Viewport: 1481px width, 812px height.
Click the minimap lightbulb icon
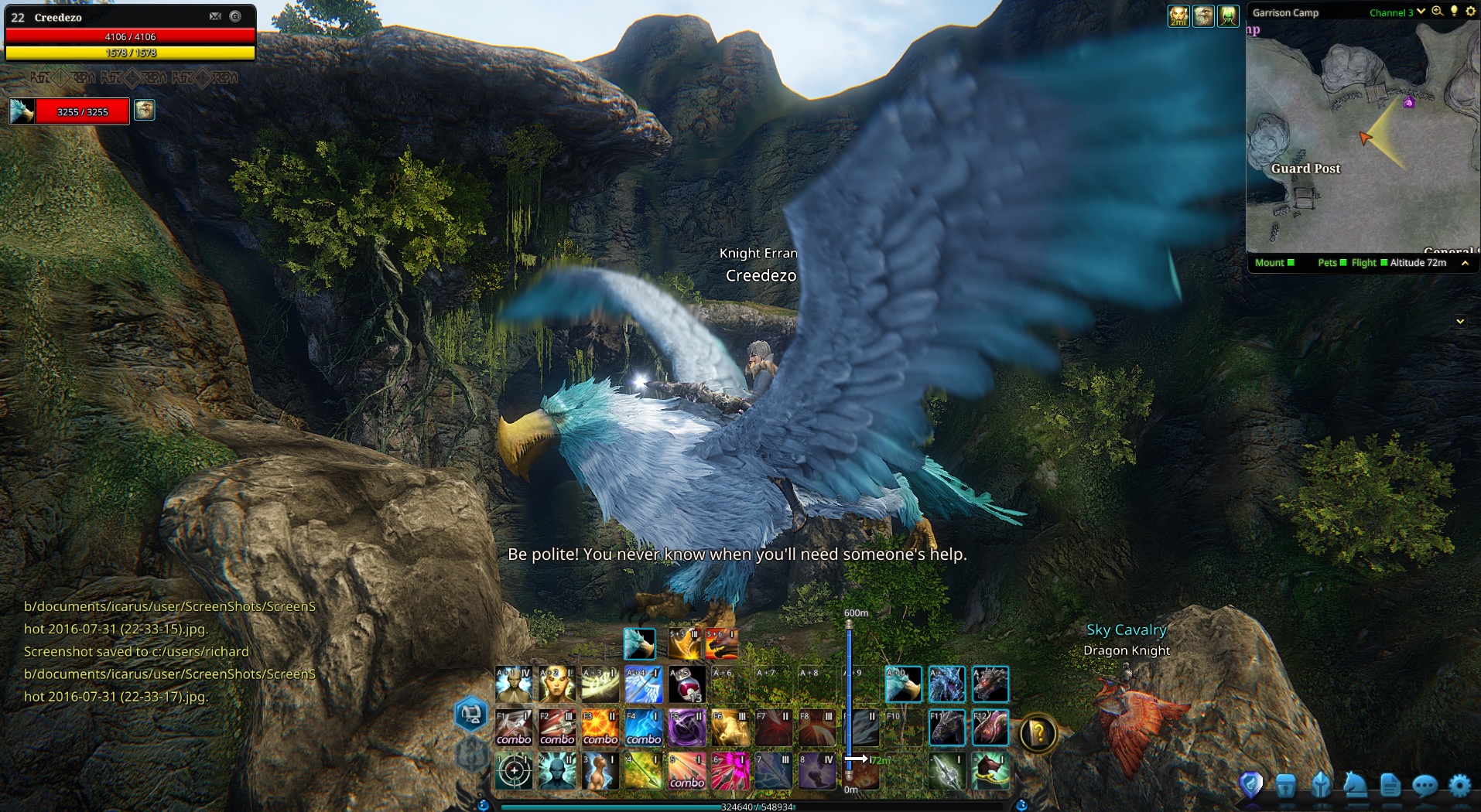point(1454,12)
